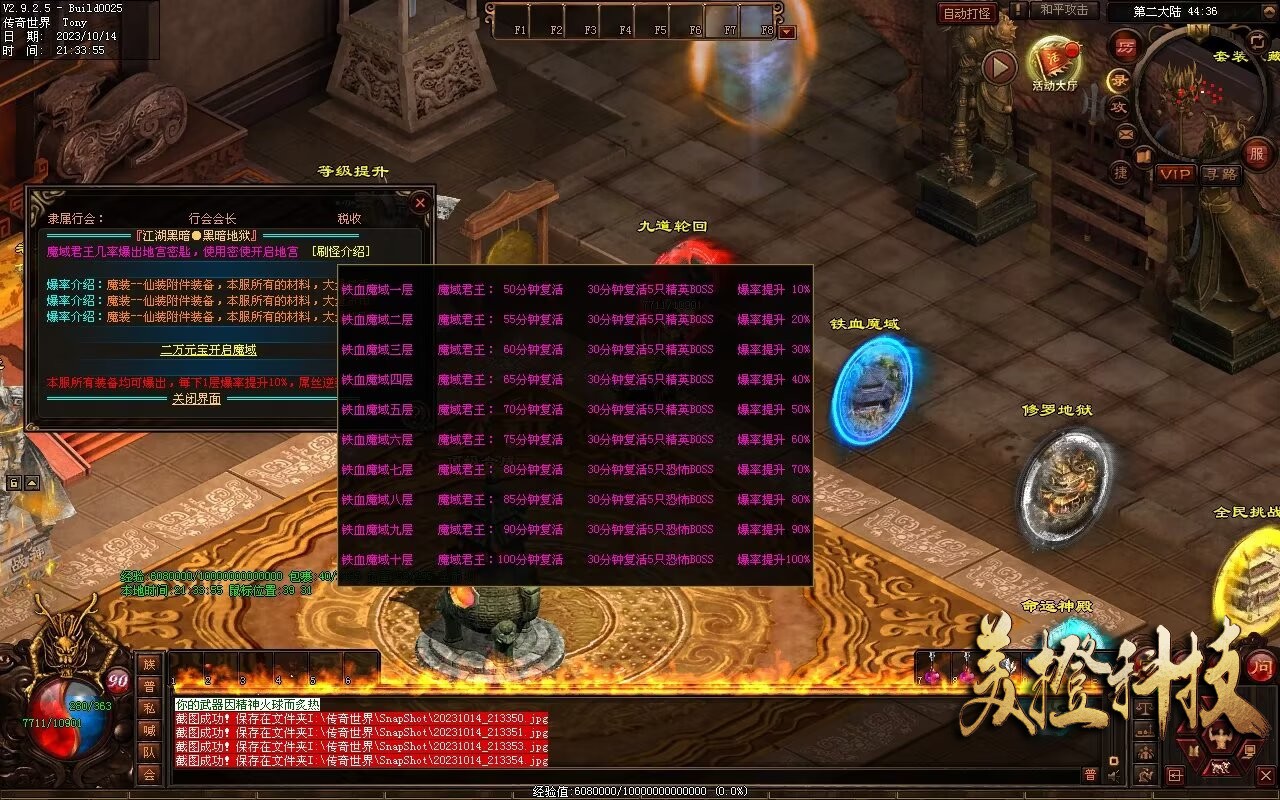
Task: Click the 历 calendar round button
Action: pyautogui.click(x=1127, y=47)
